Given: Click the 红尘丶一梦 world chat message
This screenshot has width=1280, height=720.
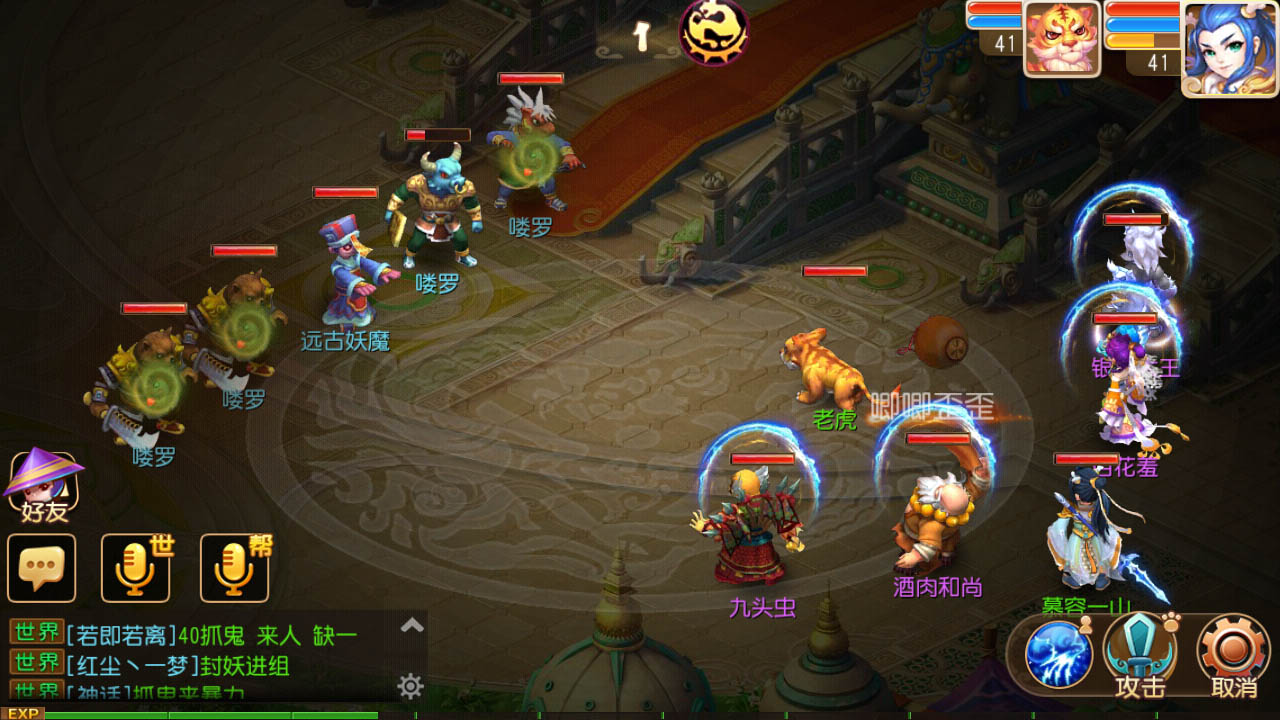Looking at the screenshot, I should [x=178, y=665].
